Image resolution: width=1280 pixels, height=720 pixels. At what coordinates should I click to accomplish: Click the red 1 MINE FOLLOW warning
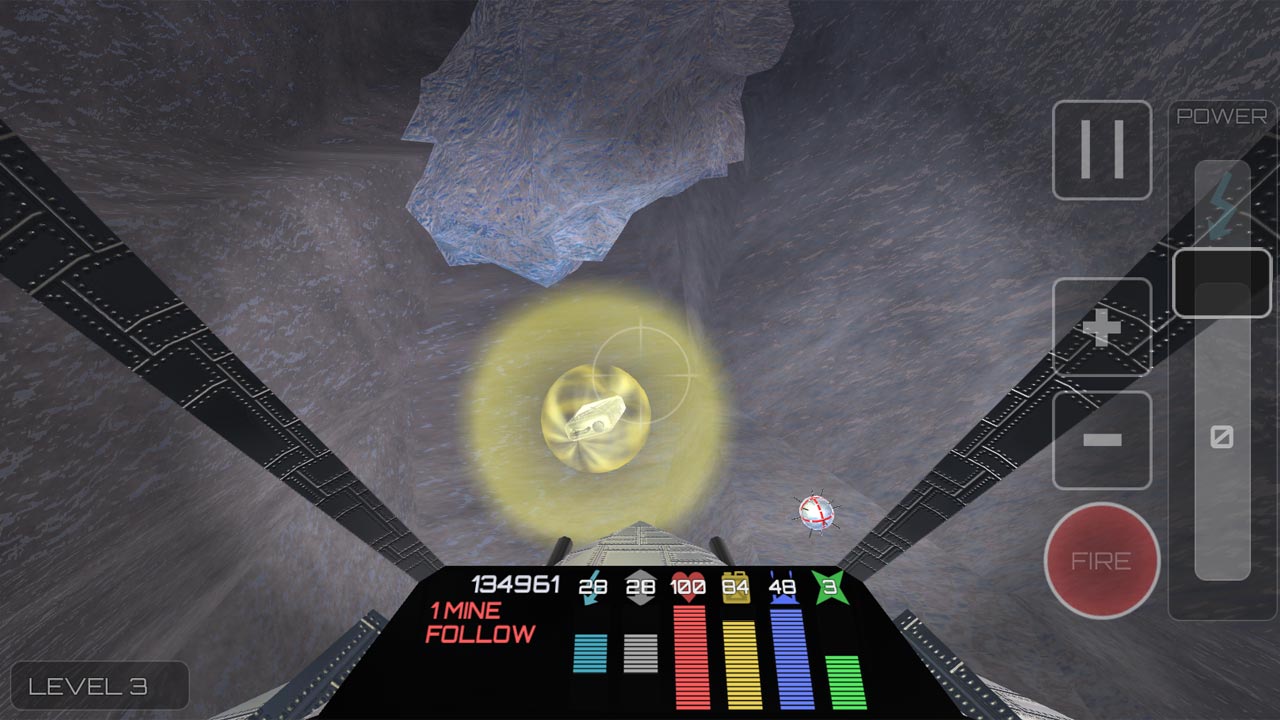[x=480, y=622]
